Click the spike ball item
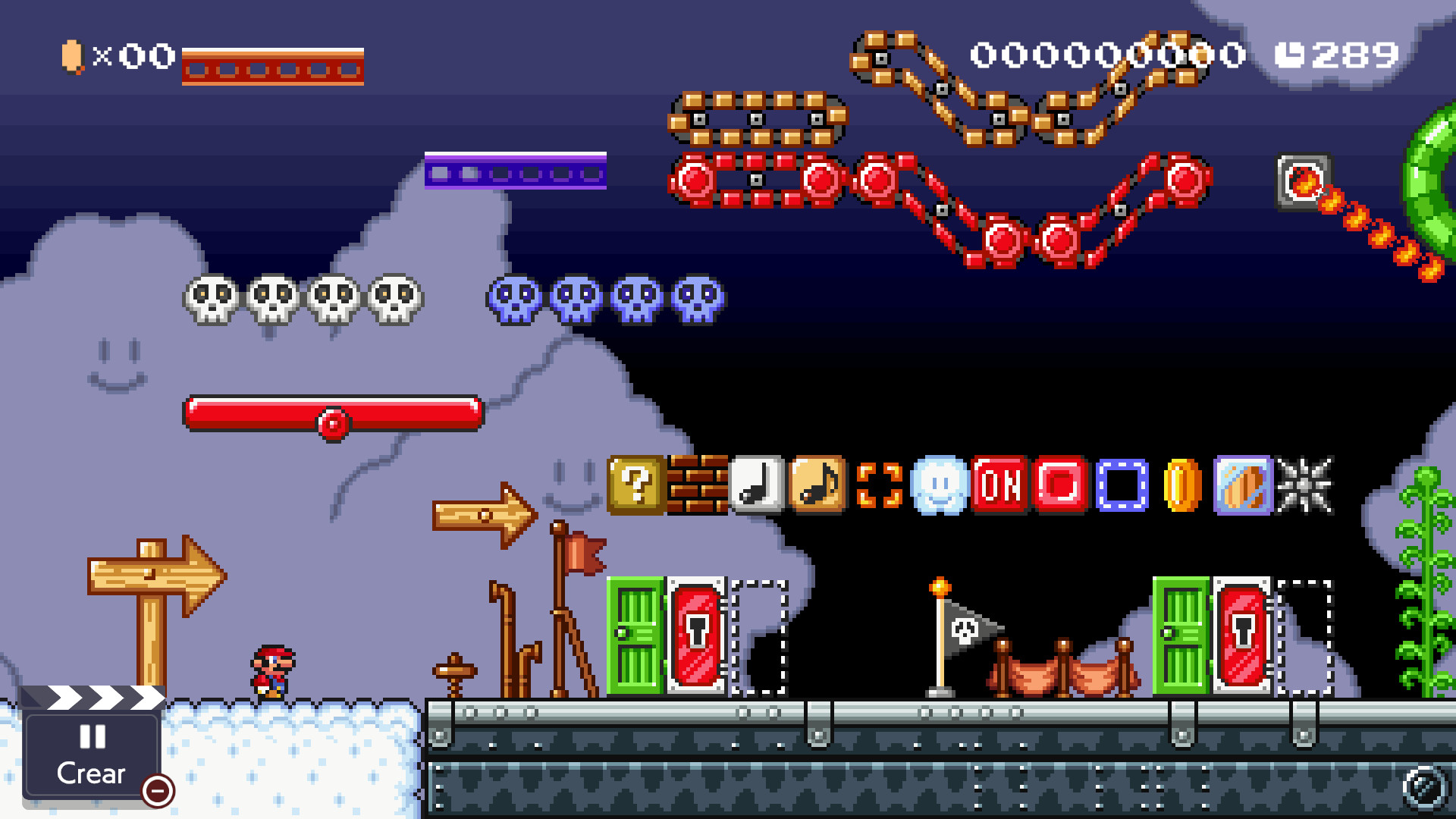This screenshot has height=819, width=1456. click(x=1303, y=486)
